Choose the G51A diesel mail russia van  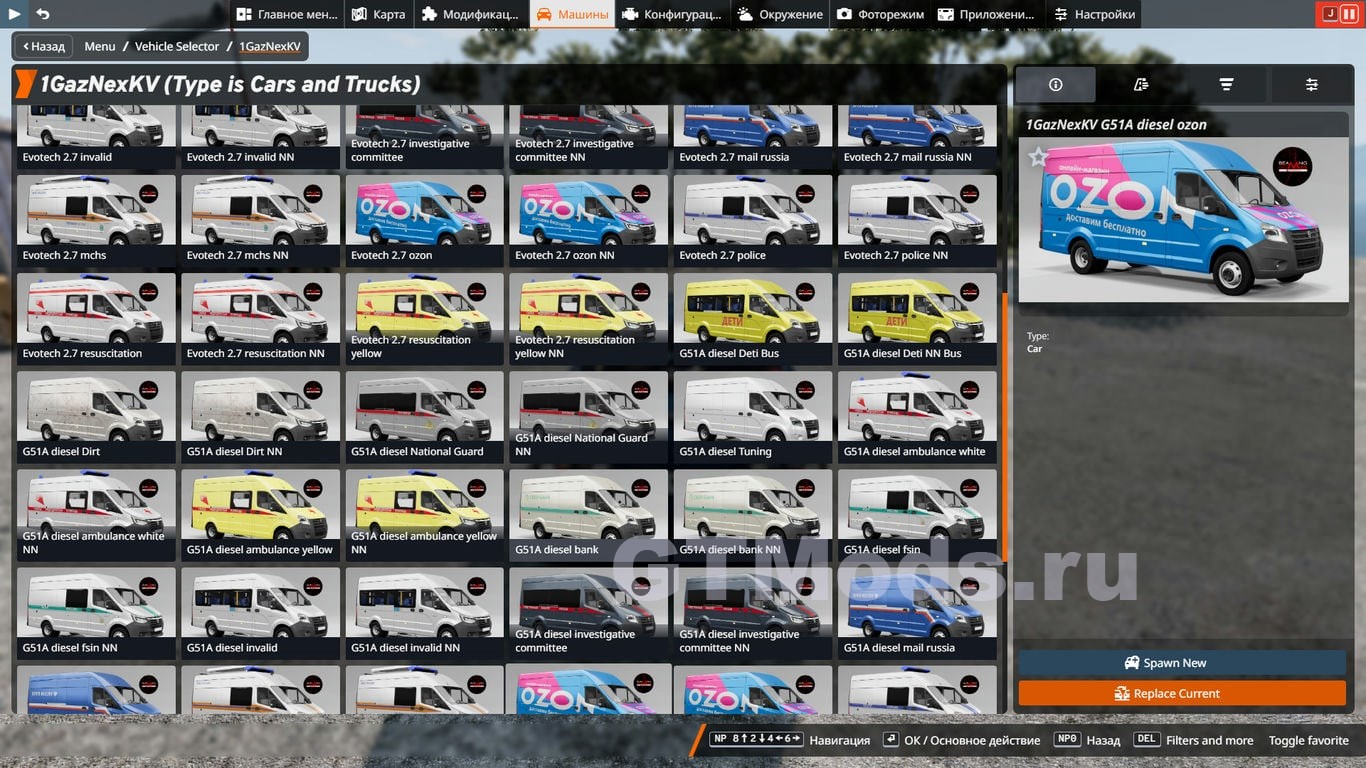pyautogui.click(x=916, y=611)
